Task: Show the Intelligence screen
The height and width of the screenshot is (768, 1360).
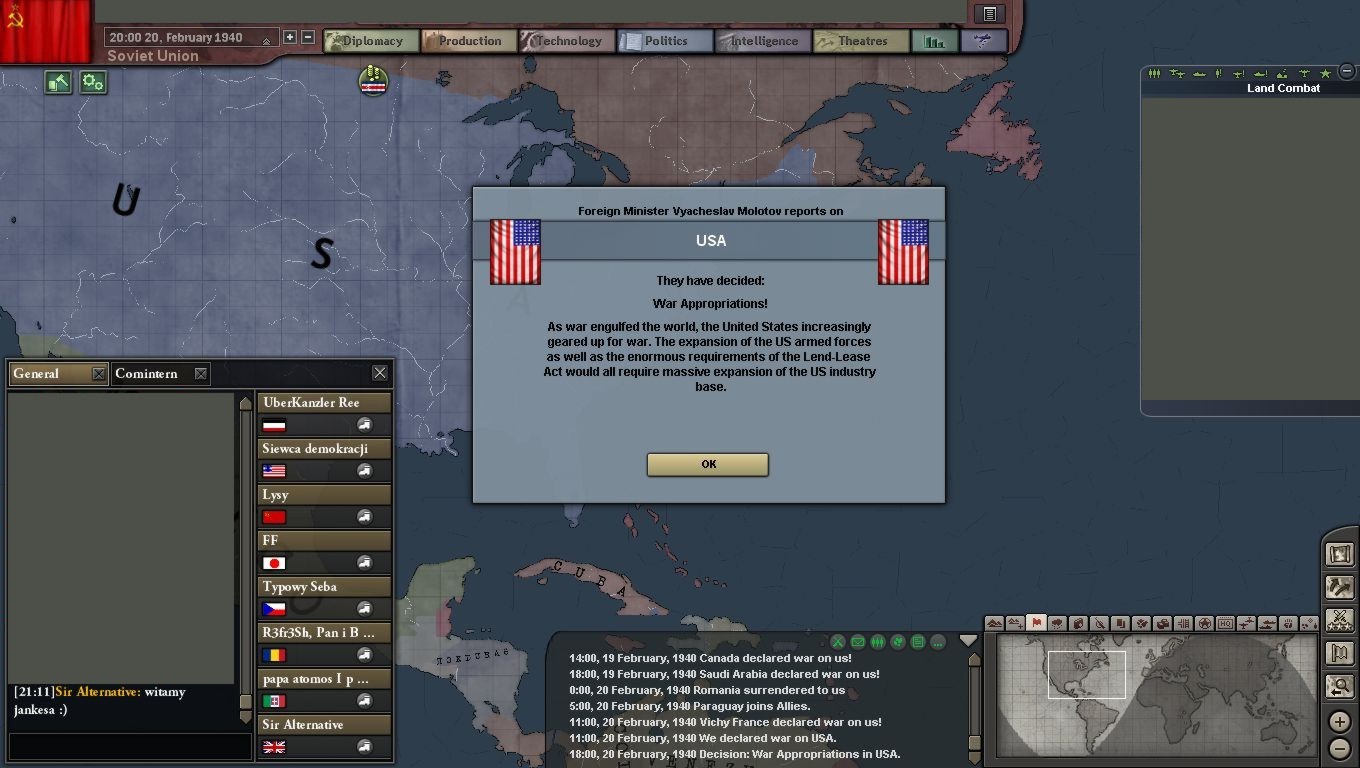Action: pos(763,41)
